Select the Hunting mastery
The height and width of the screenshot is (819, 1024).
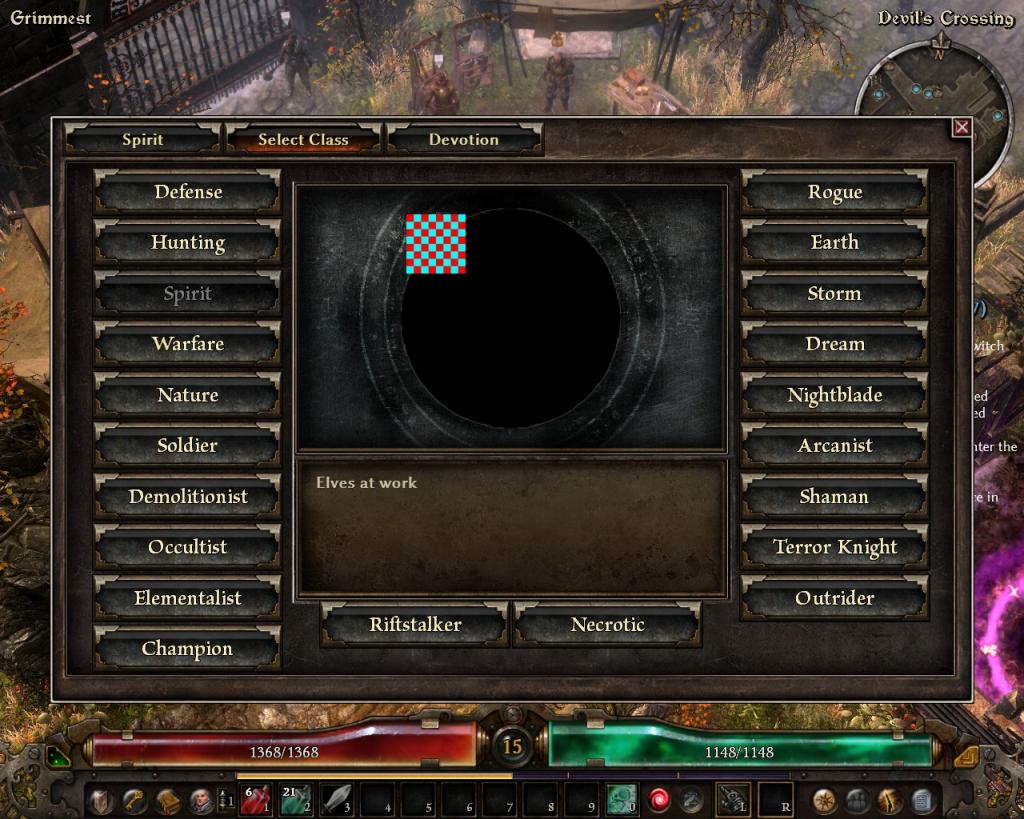point(187,243)
